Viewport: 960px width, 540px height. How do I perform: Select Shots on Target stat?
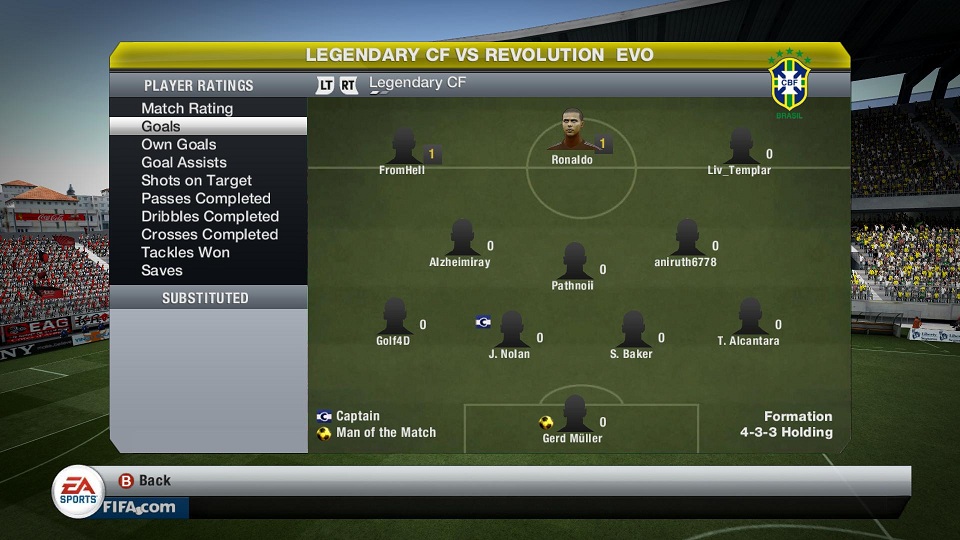point(196,180)
